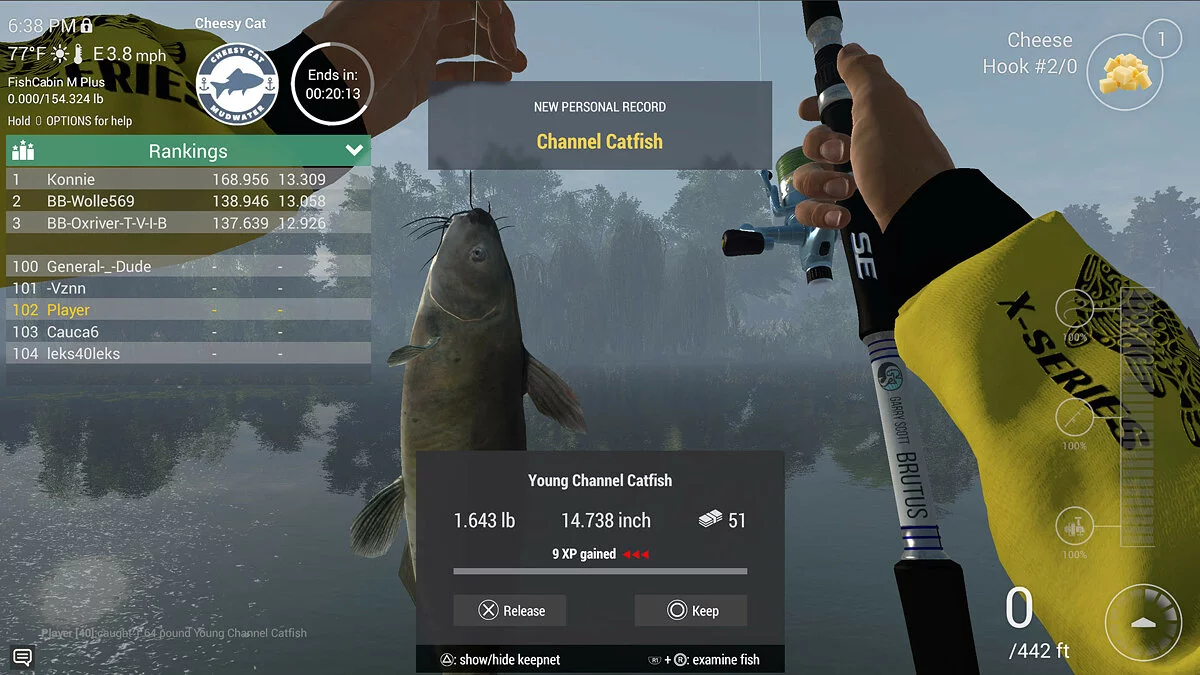This screenshot has width=1200, height=675.
Task: Open the chat bubble icon
Action: point(22,657)
